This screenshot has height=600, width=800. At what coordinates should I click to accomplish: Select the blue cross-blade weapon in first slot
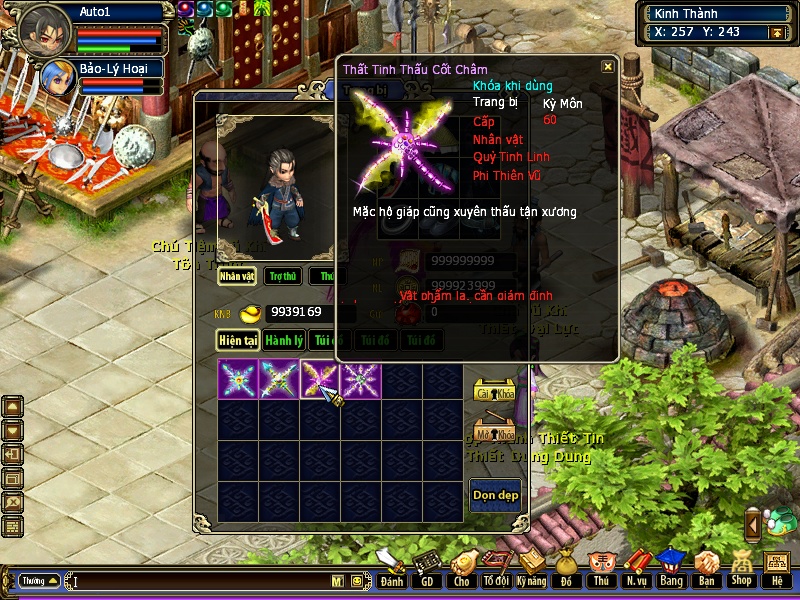point(238,380)
